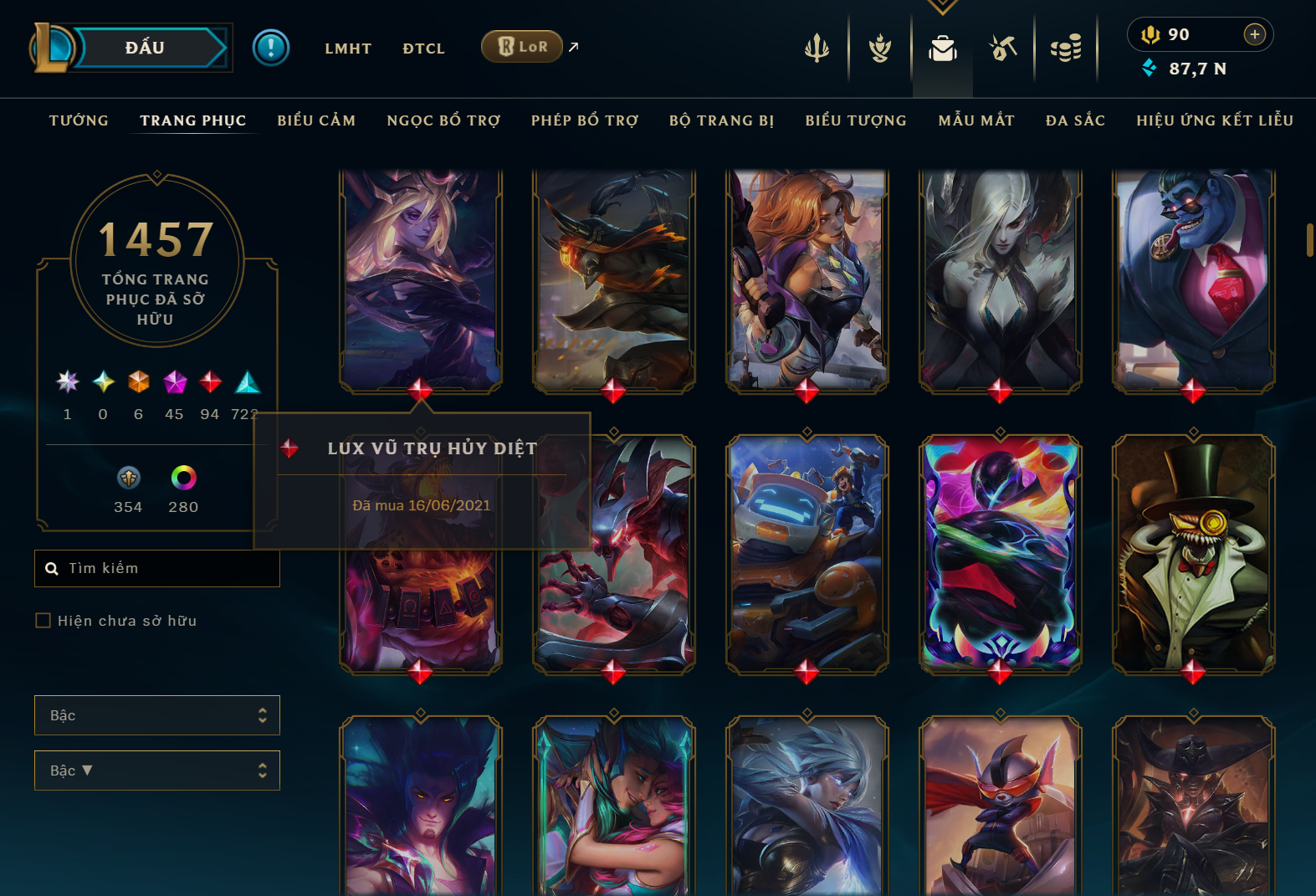Open the first "Bậc" sorting dropdown
The height and width of the screenshot is (896, 1316).
(156, 715)
